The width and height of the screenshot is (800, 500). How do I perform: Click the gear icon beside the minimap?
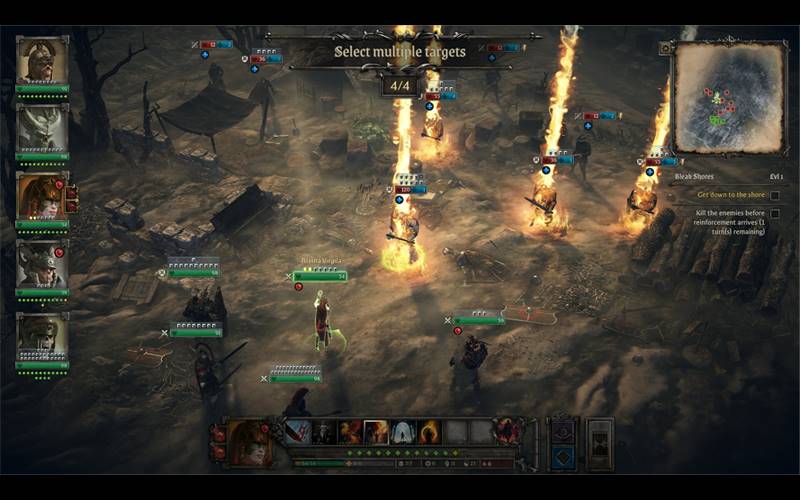pyautogui.click(x=666, y=48)
